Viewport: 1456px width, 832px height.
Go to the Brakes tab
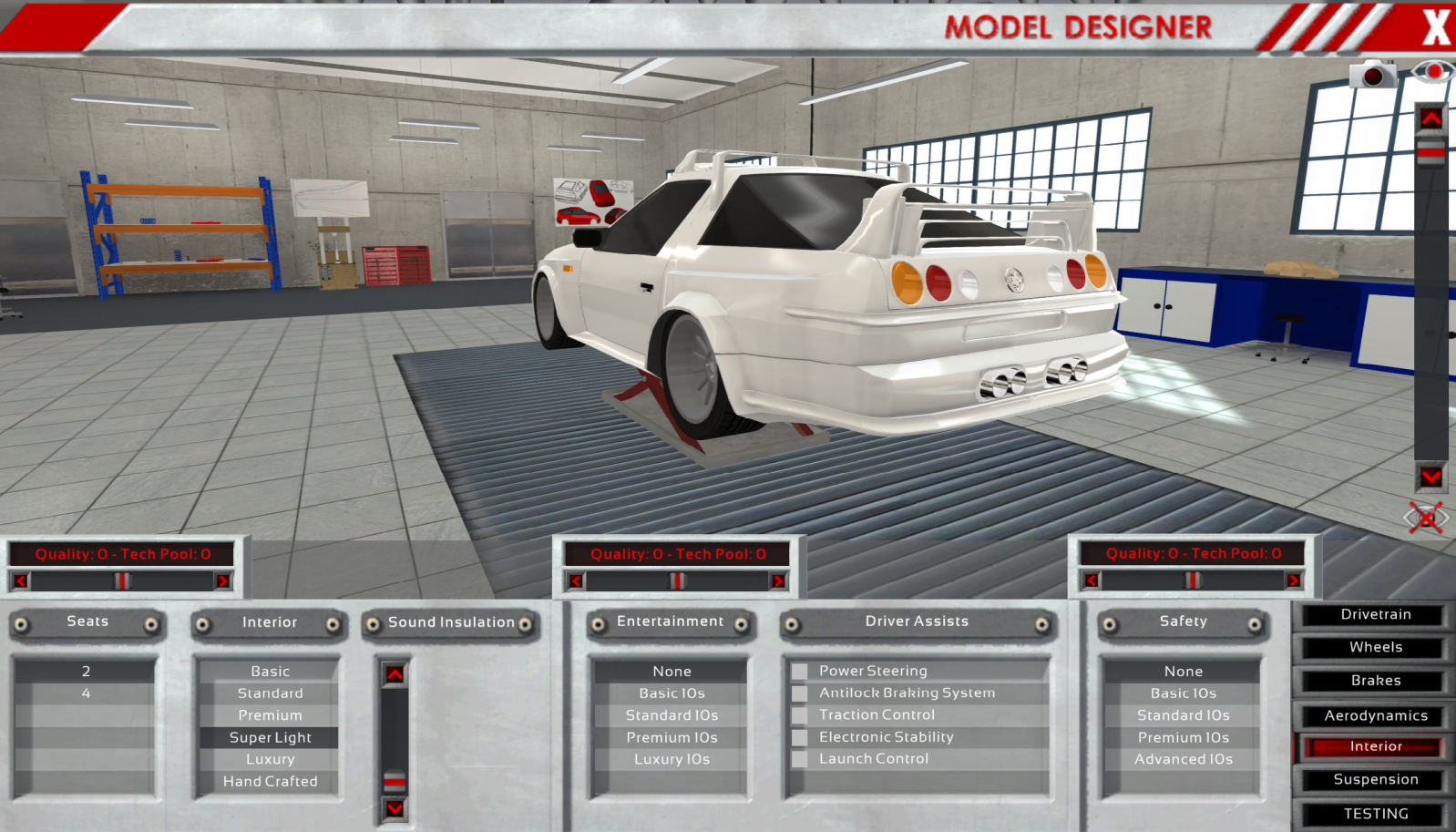pyautogui.click(x=1375, y=681)
